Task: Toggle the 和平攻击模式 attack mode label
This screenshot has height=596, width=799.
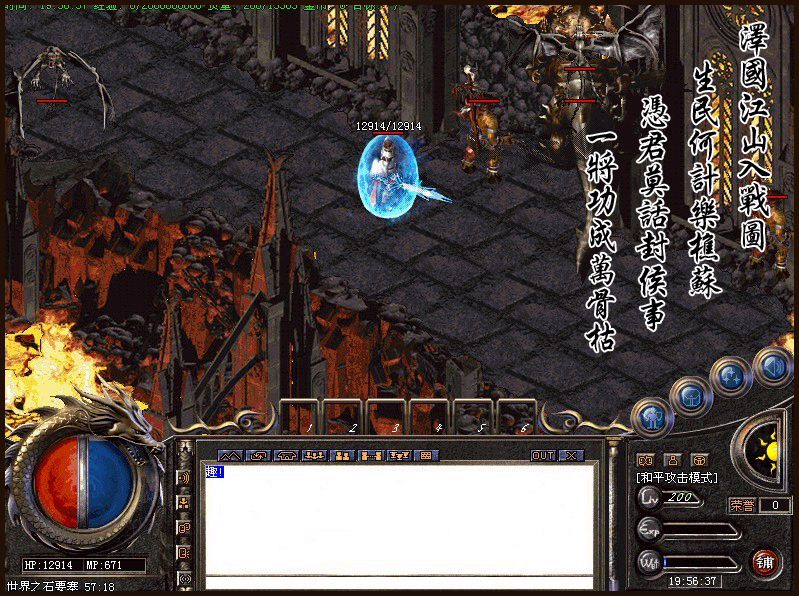Action: (677, 478)
